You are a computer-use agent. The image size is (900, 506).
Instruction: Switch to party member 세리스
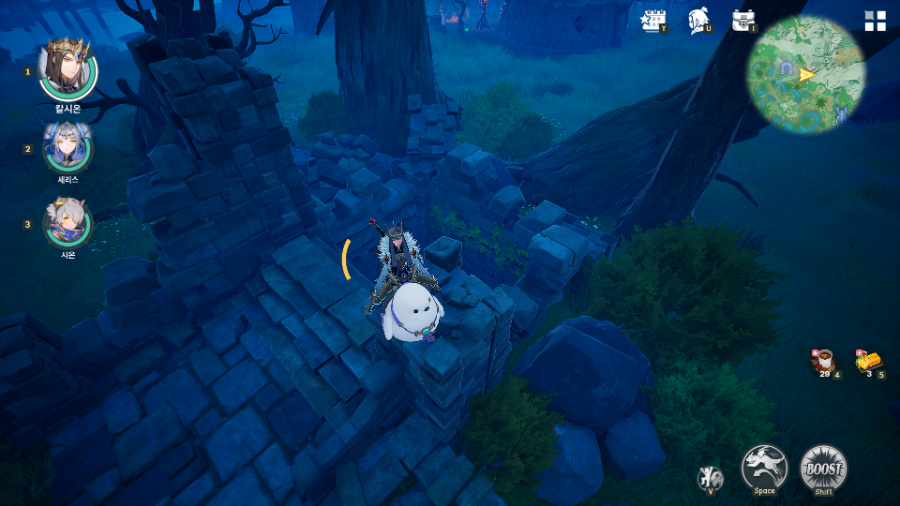coord(67,147)
